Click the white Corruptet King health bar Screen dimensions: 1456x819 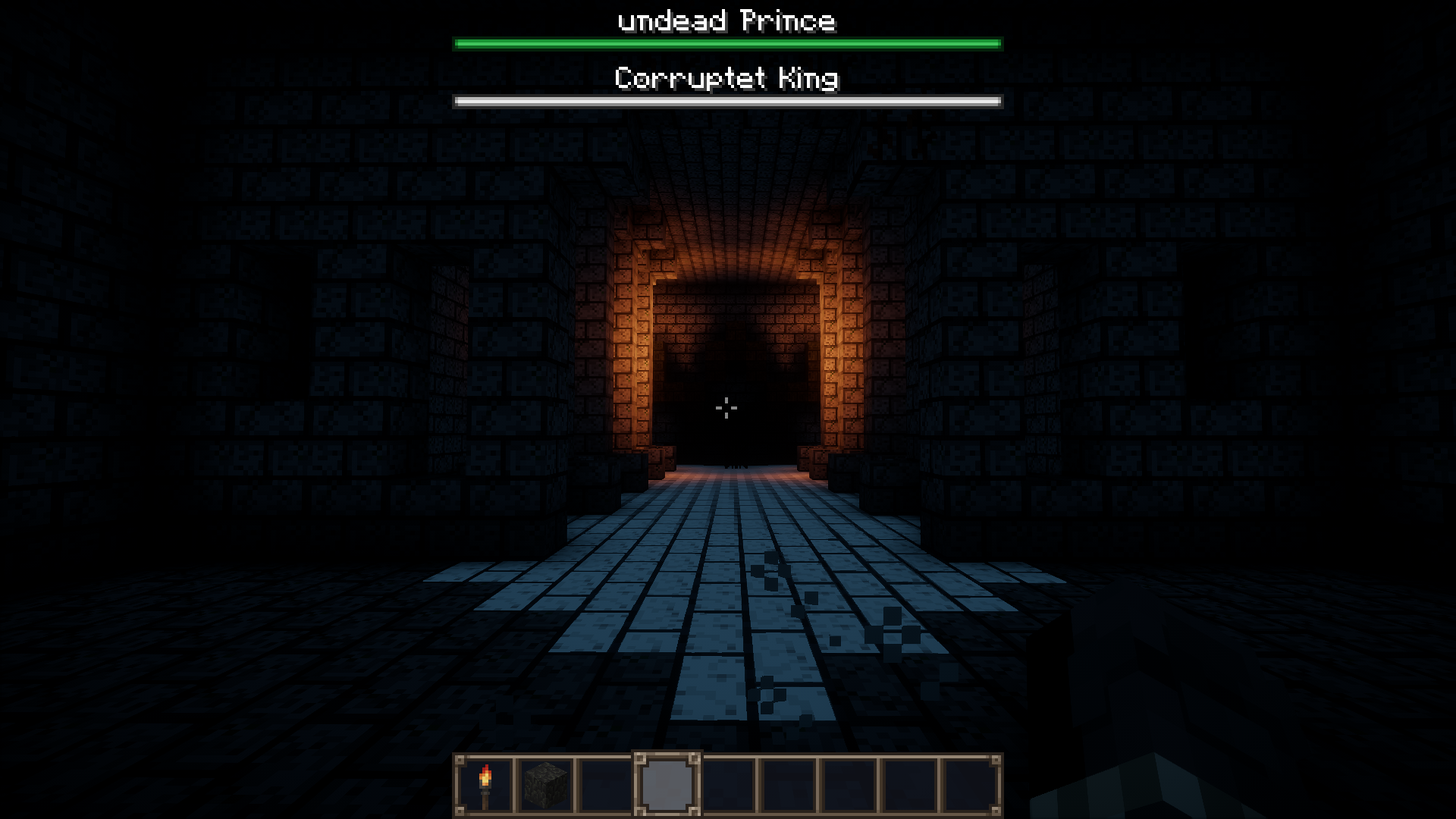726,99
